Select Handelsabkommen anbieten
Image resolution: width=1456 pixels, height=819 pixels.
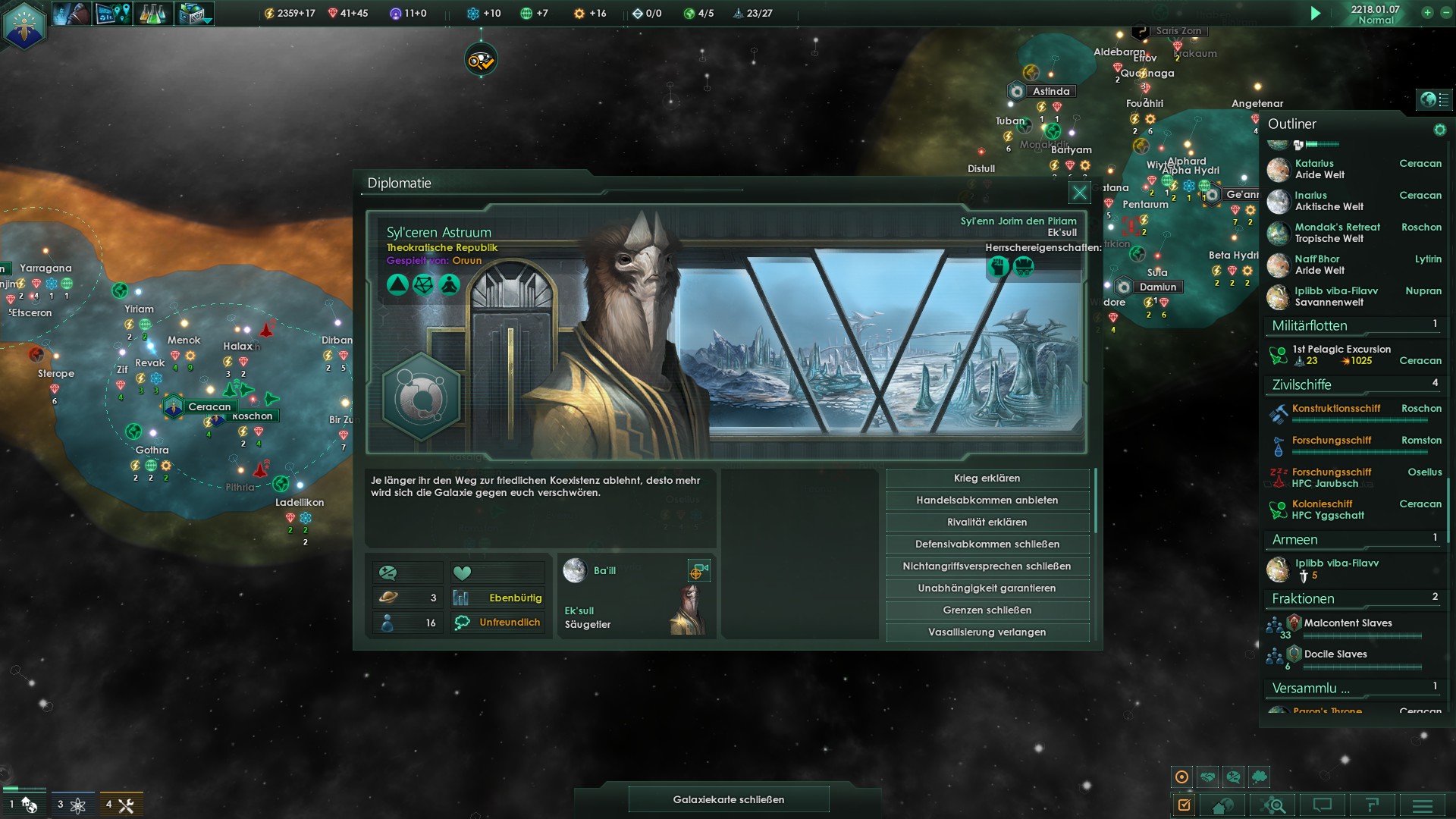pyautogui.click(x=987, y=500)
